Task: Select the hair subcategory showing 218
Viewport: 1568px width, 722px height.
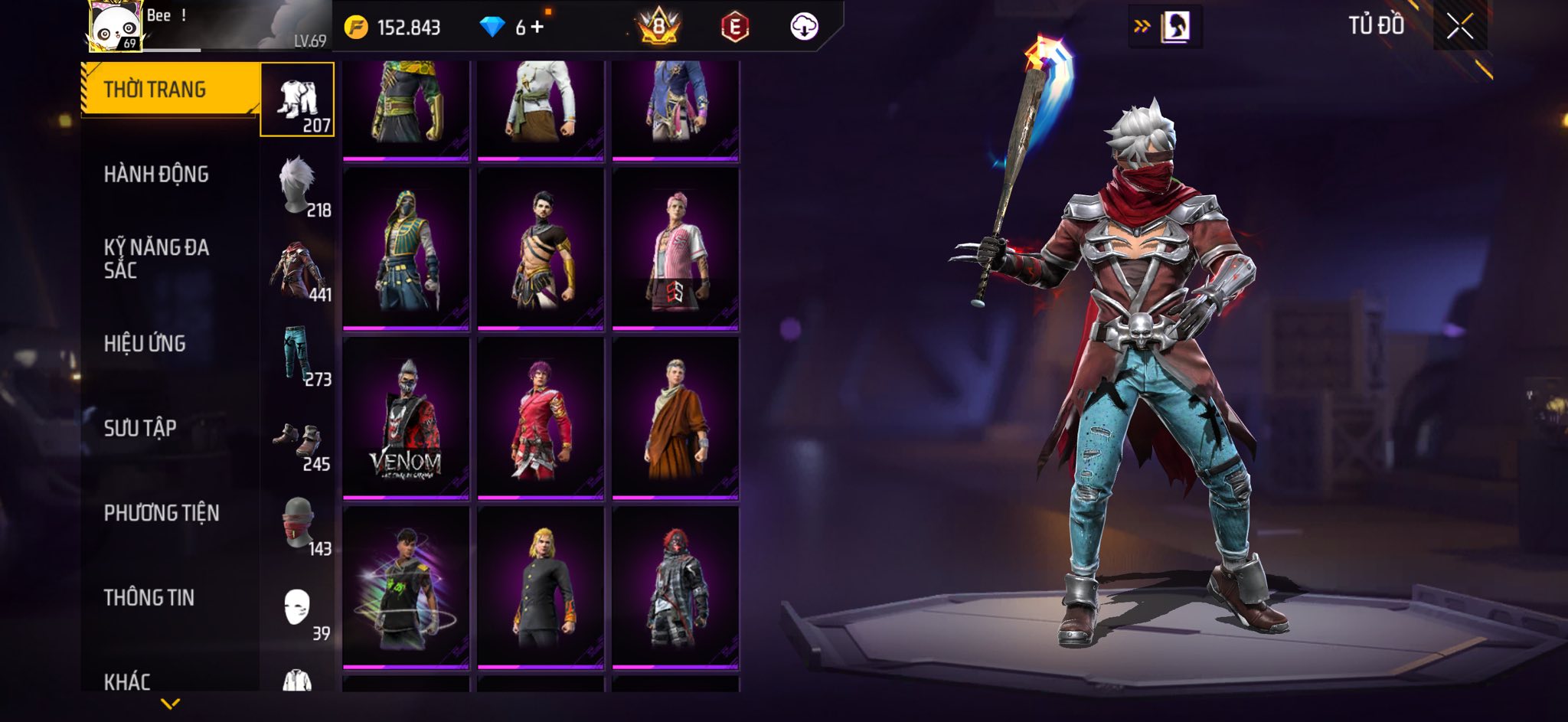Action: pos(298,186)
